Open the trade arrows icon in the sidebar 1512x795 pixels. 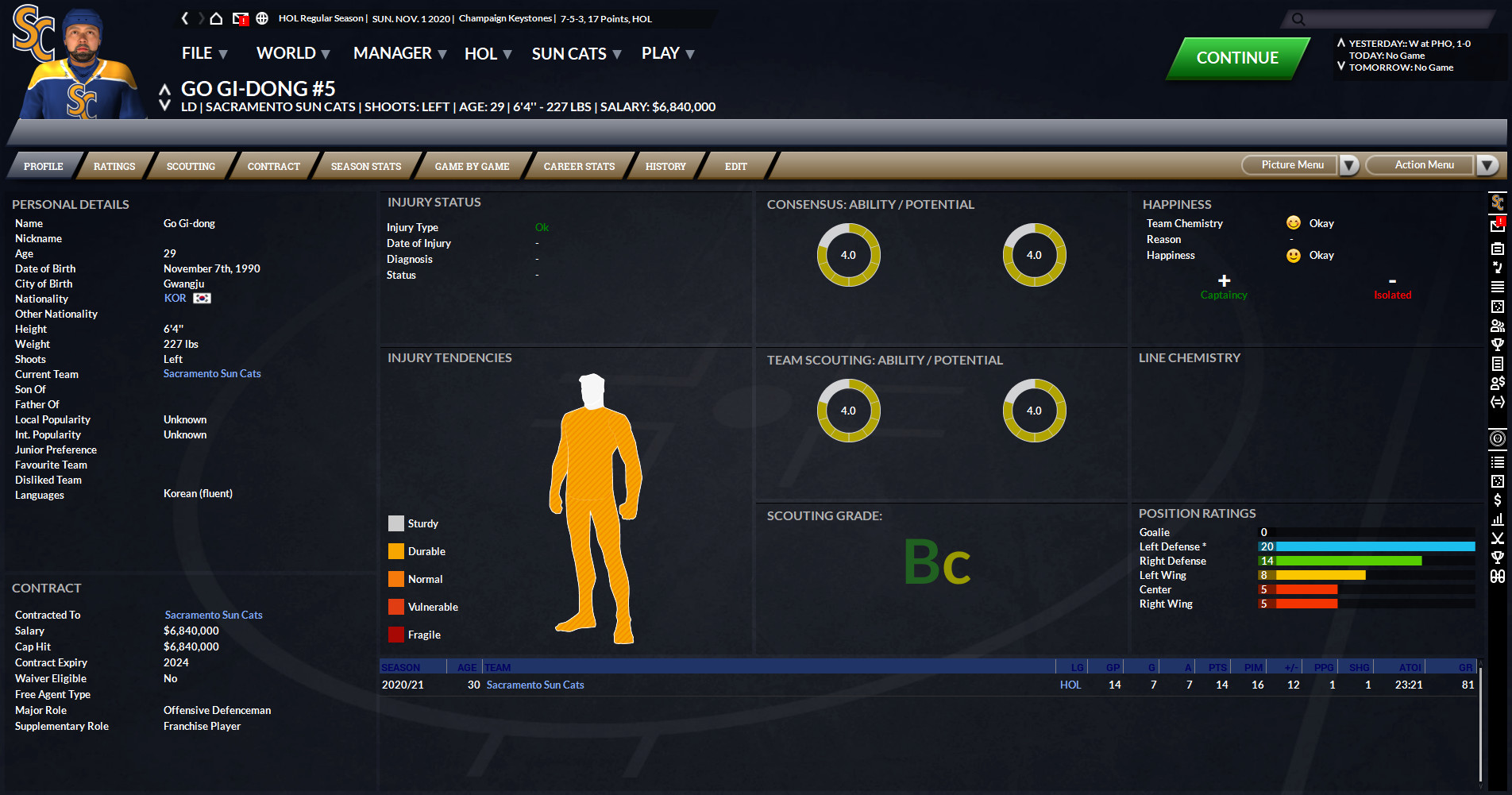(1498, 402)
